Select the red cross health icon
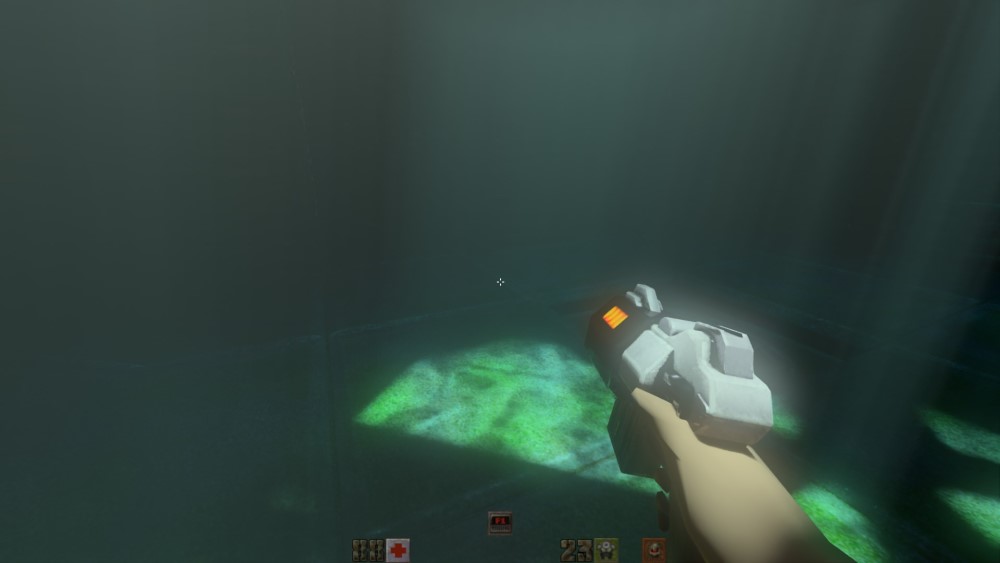 click(398, 550)
